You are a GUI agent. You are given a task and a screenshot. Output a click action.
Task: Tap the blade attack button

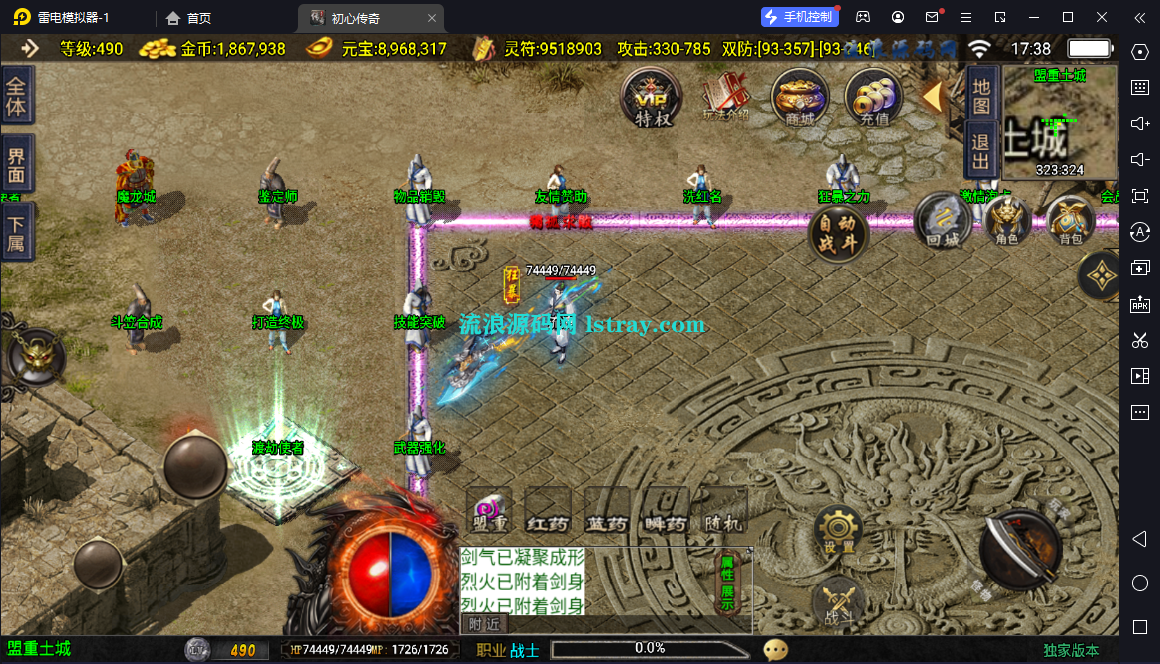(1020, 550)
